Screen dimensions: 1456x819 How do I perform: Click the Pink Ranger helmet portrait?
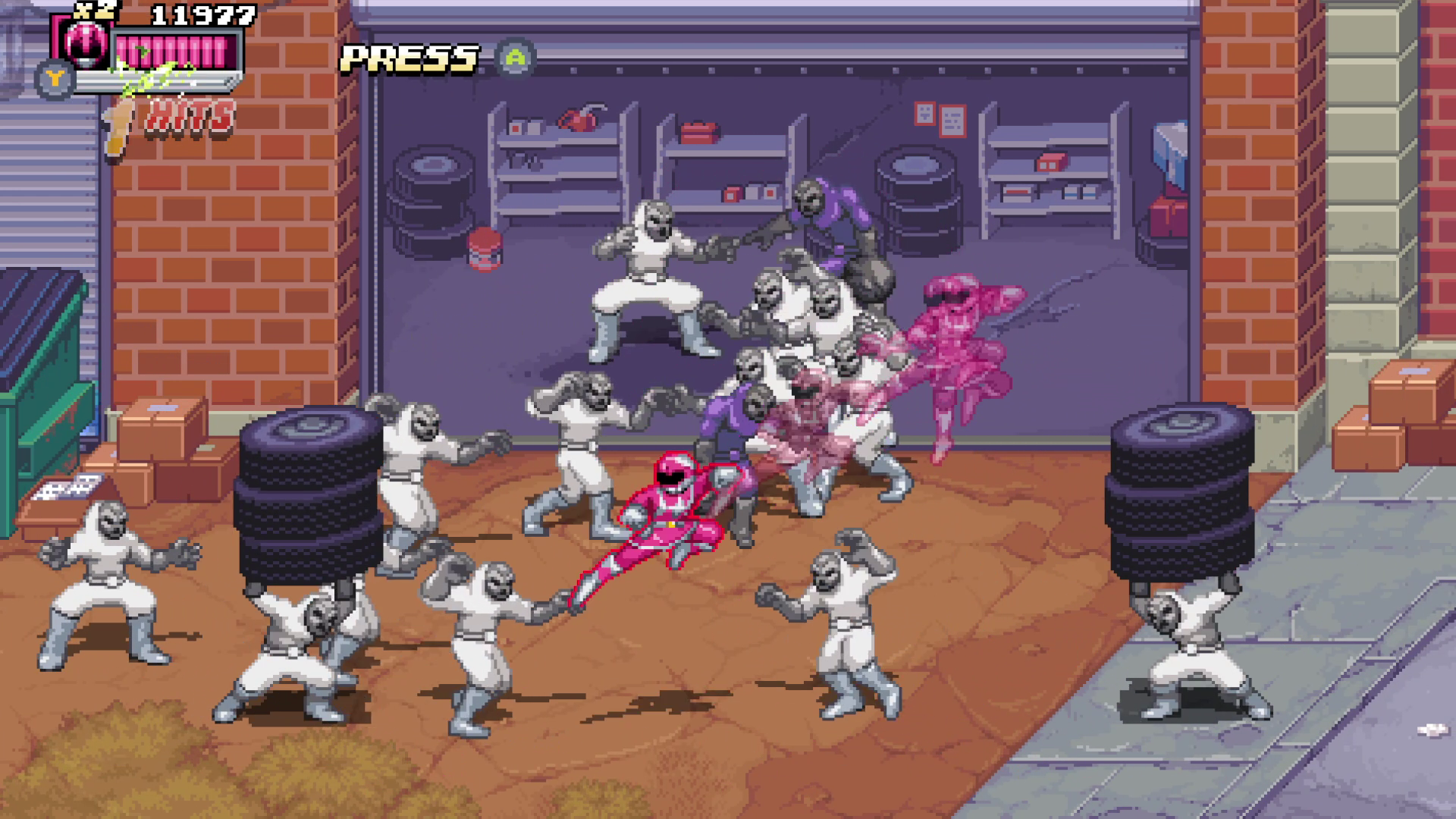pyautogui.click(x=86, y=42)
